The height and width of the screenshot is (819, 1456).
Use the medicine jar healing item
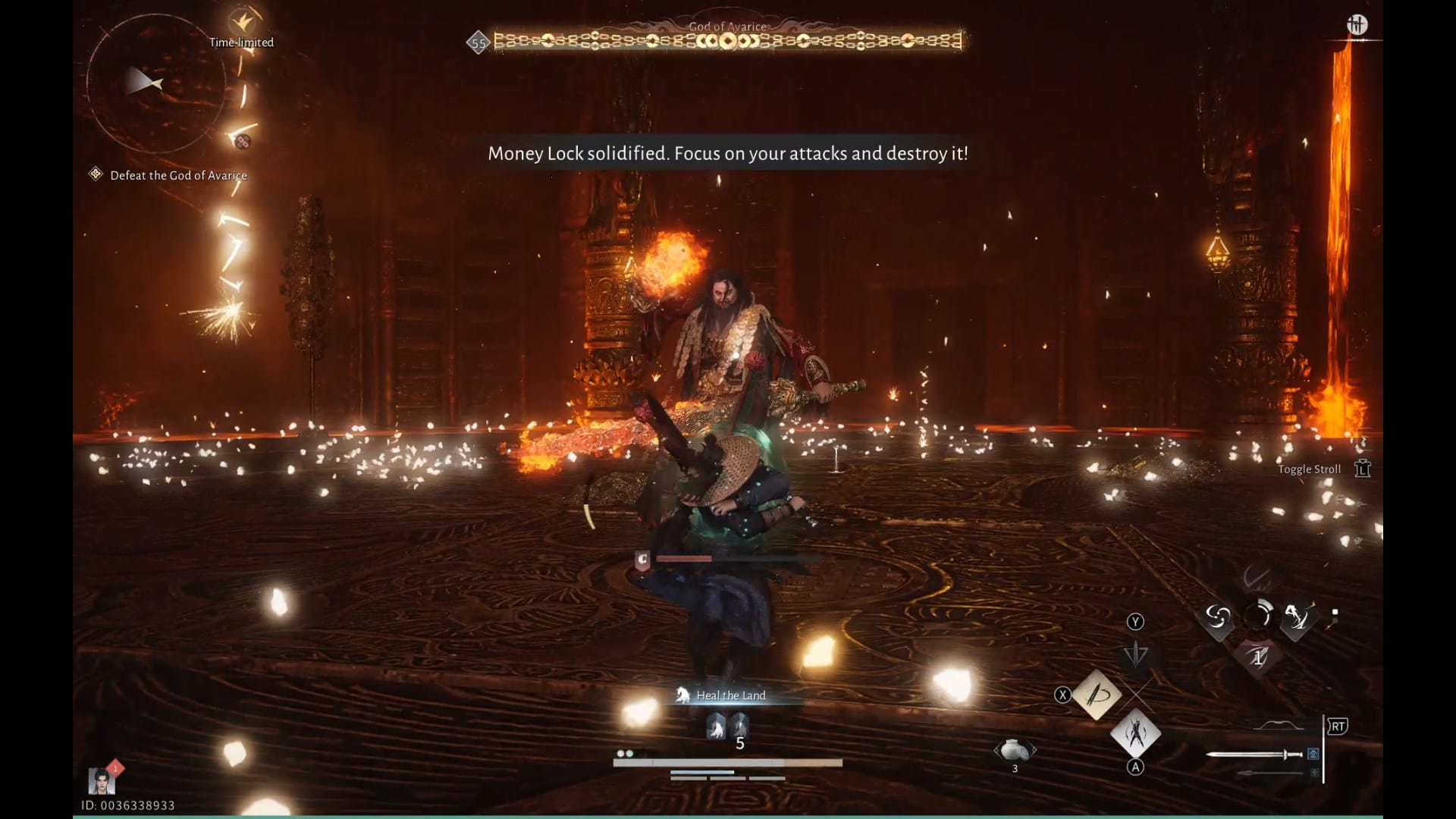[1015, 750]
